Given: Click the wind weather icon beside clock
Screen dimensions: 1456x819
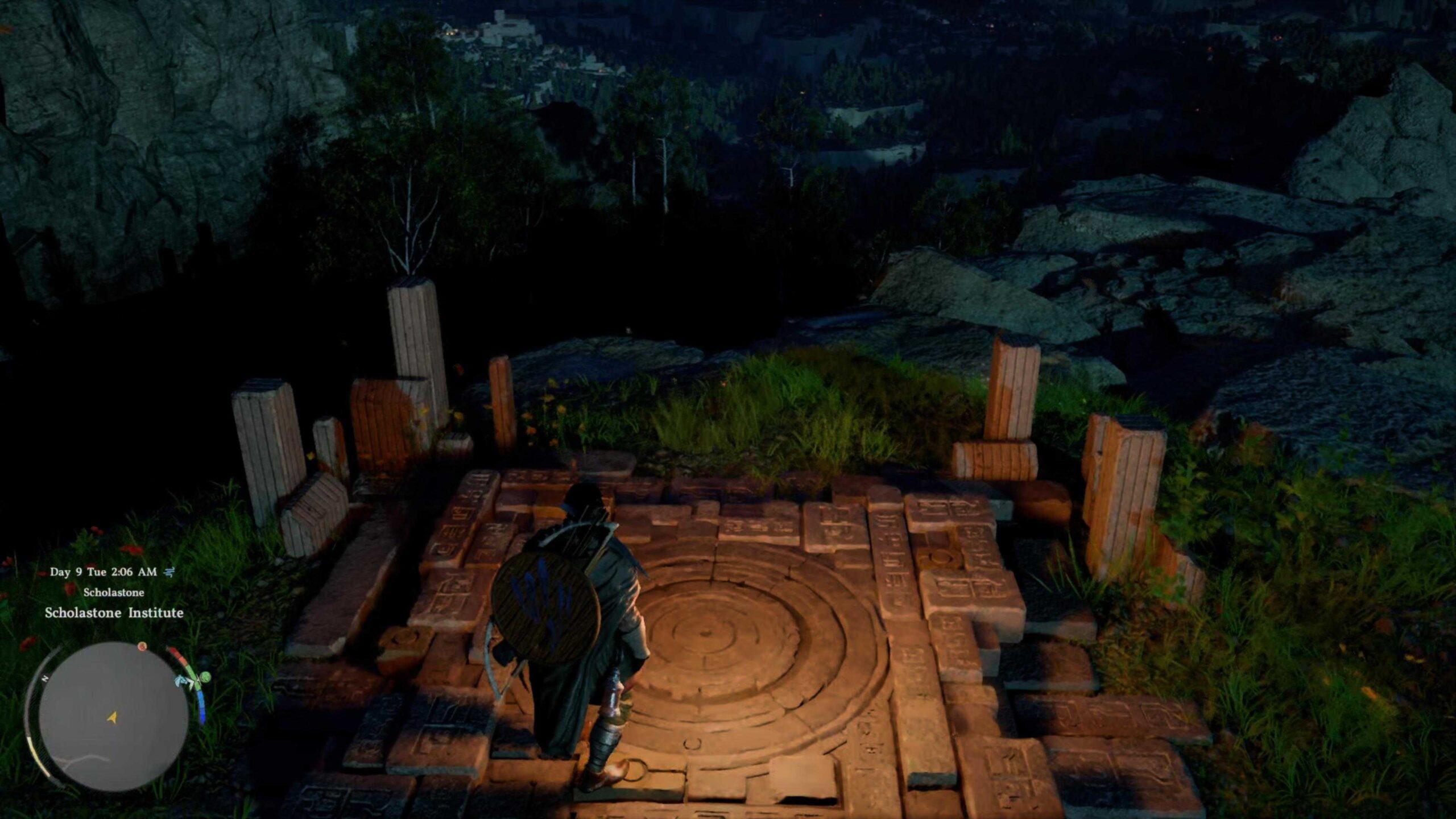Looking at the screenshot, I should 169,572.
